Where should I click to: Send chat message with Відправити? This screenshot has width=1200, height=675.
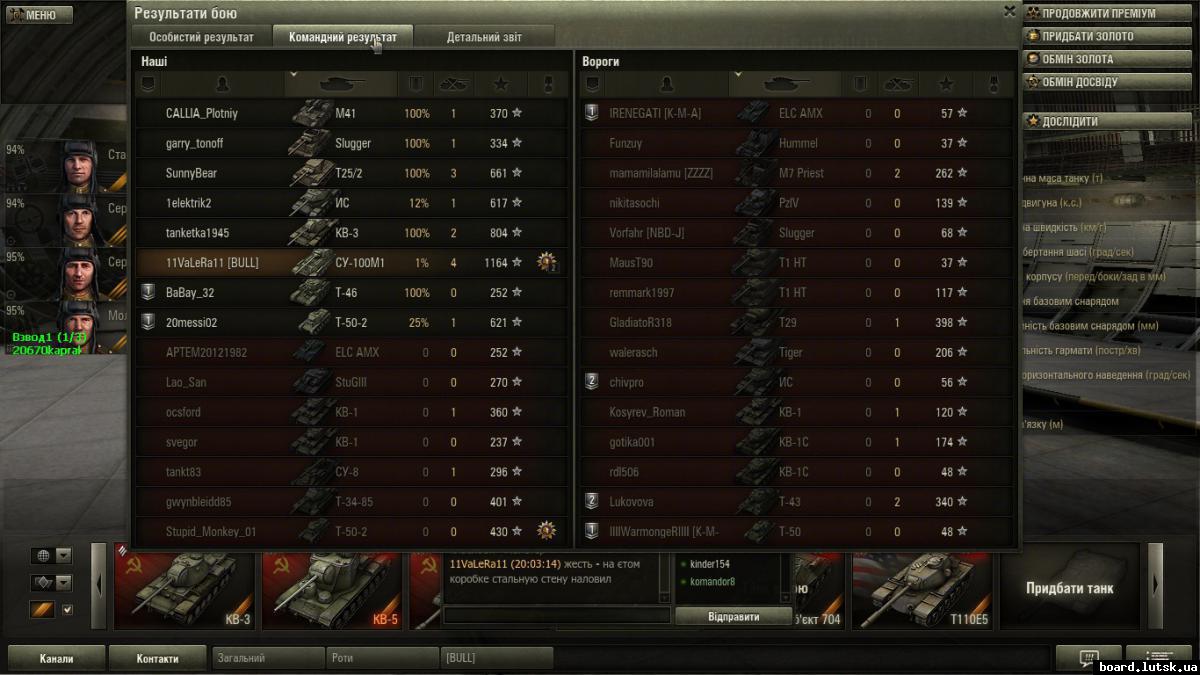coord(733,617)
